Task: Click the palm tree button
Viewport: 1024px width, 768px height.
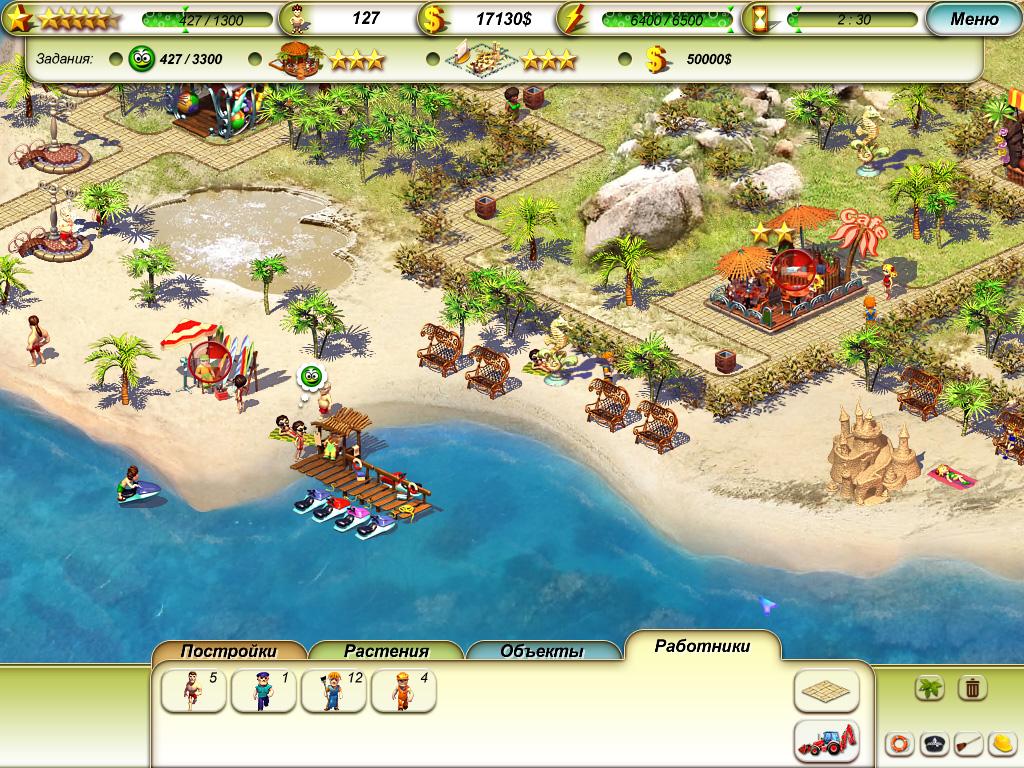Action: coord(931,688)
